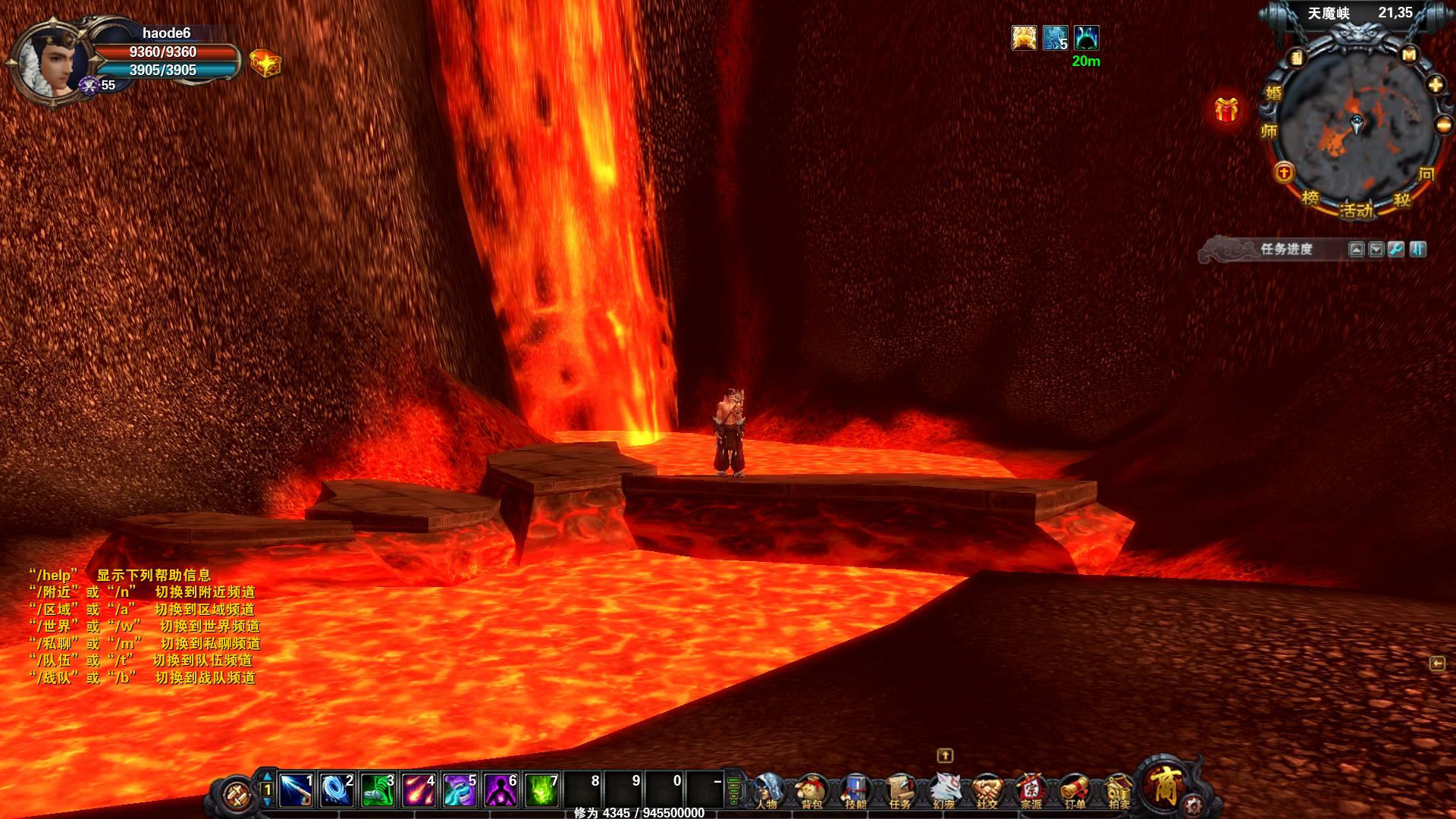Open the golden treasure chest beside the player frame
The image size is (1456, 819).
[265, 64]
